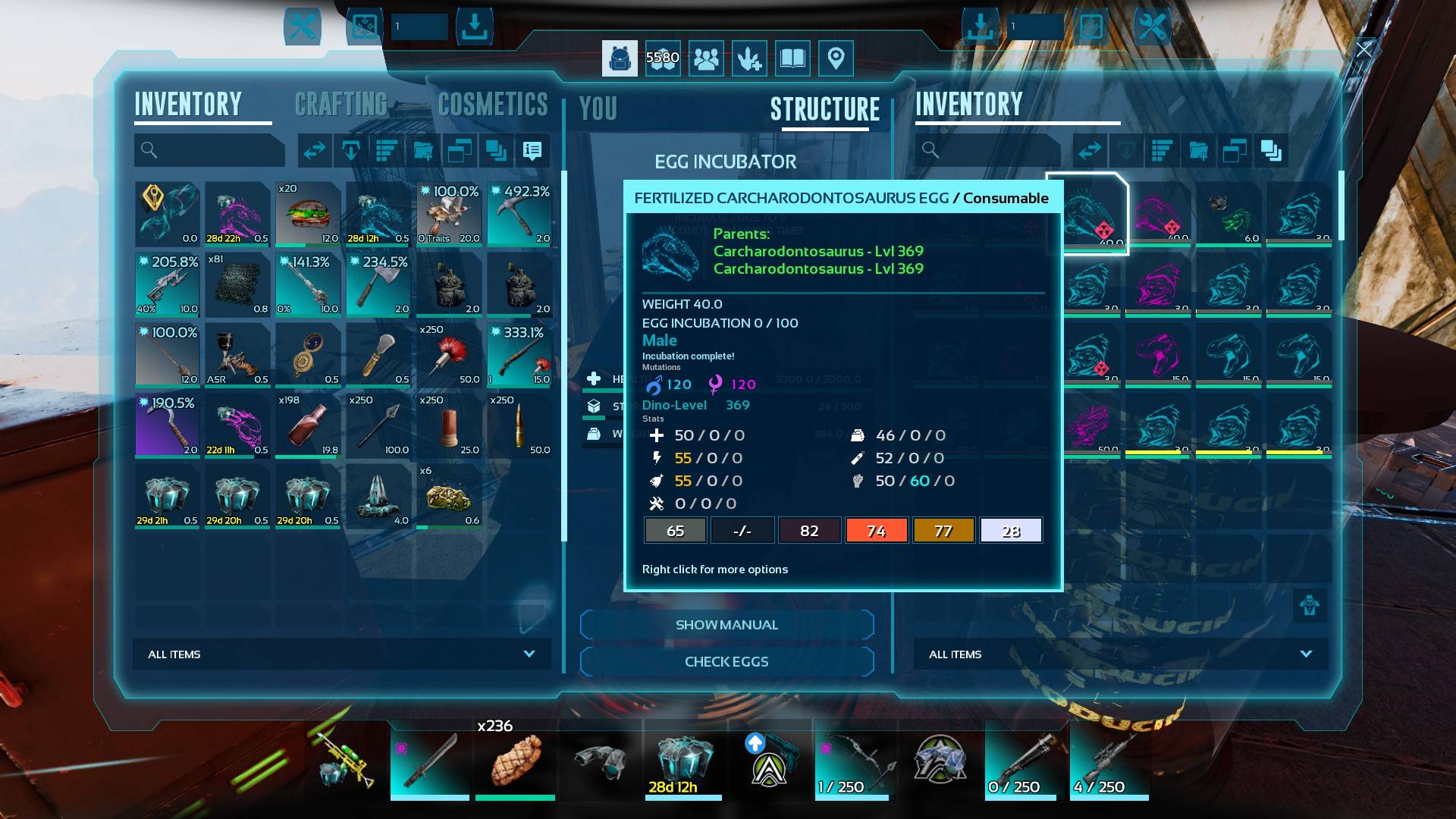The height and width of the screenshot is (819, 1456).
Task: Check eggs in the incubator
Action: point(726,661)
